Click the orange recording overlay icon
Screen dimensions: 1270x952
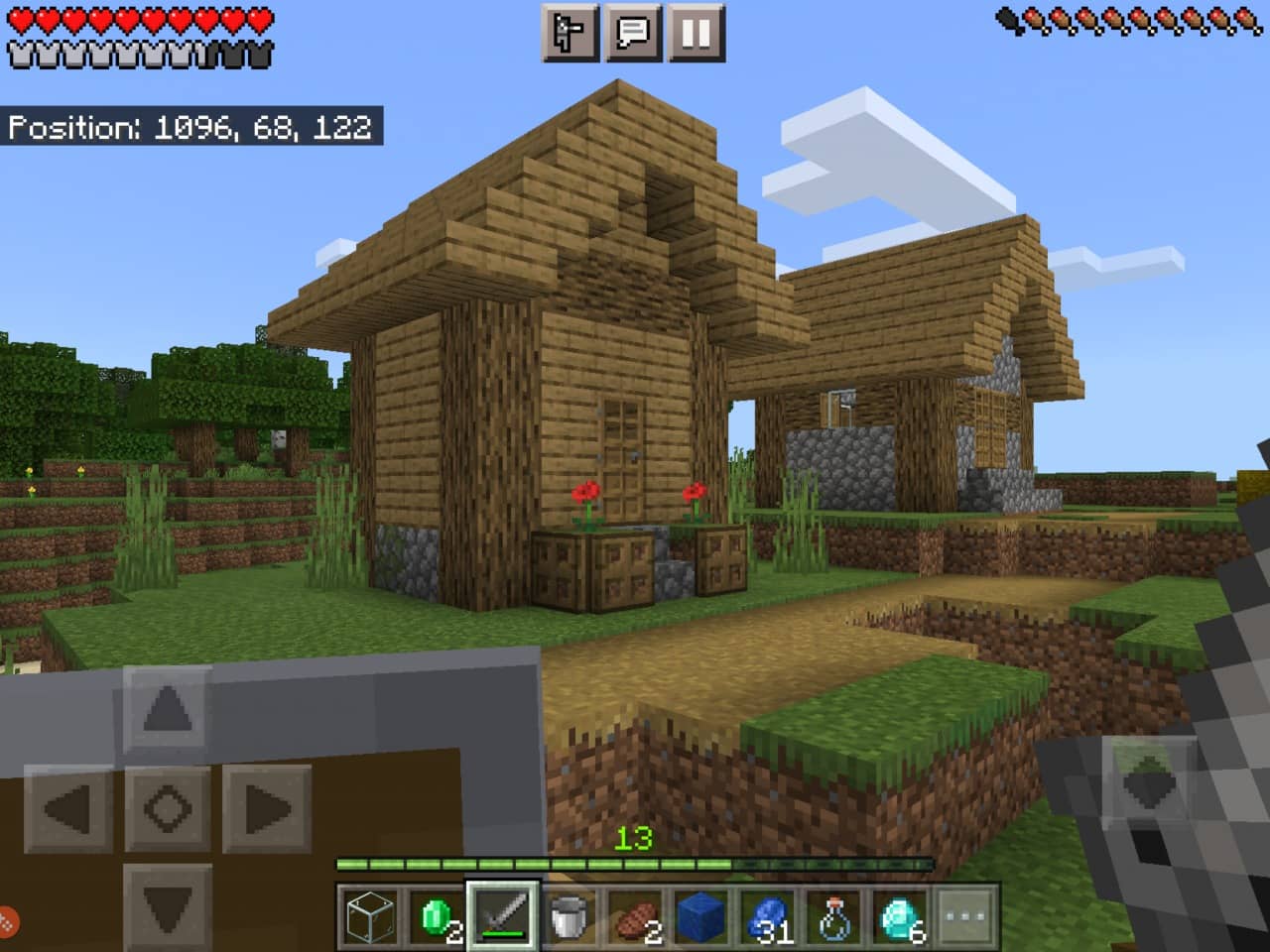[6, 922]
